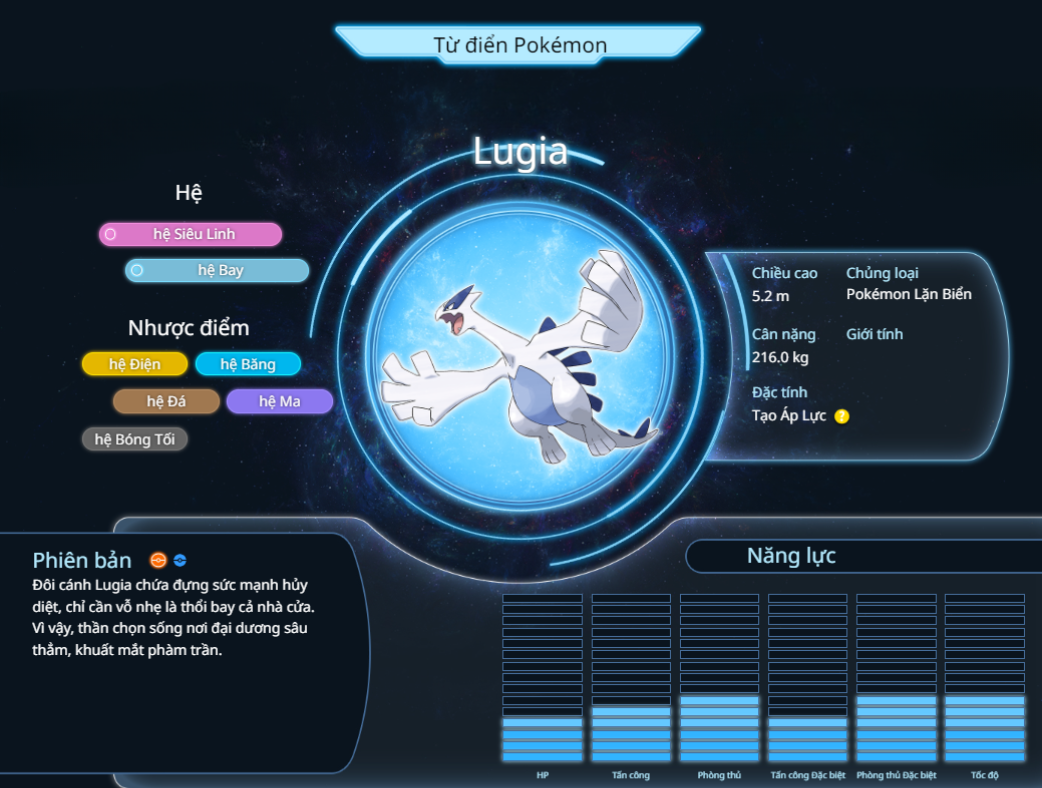Switch to the blue Poké Ball version
The width and height of the screenshot is (1042, 788).
180,560
